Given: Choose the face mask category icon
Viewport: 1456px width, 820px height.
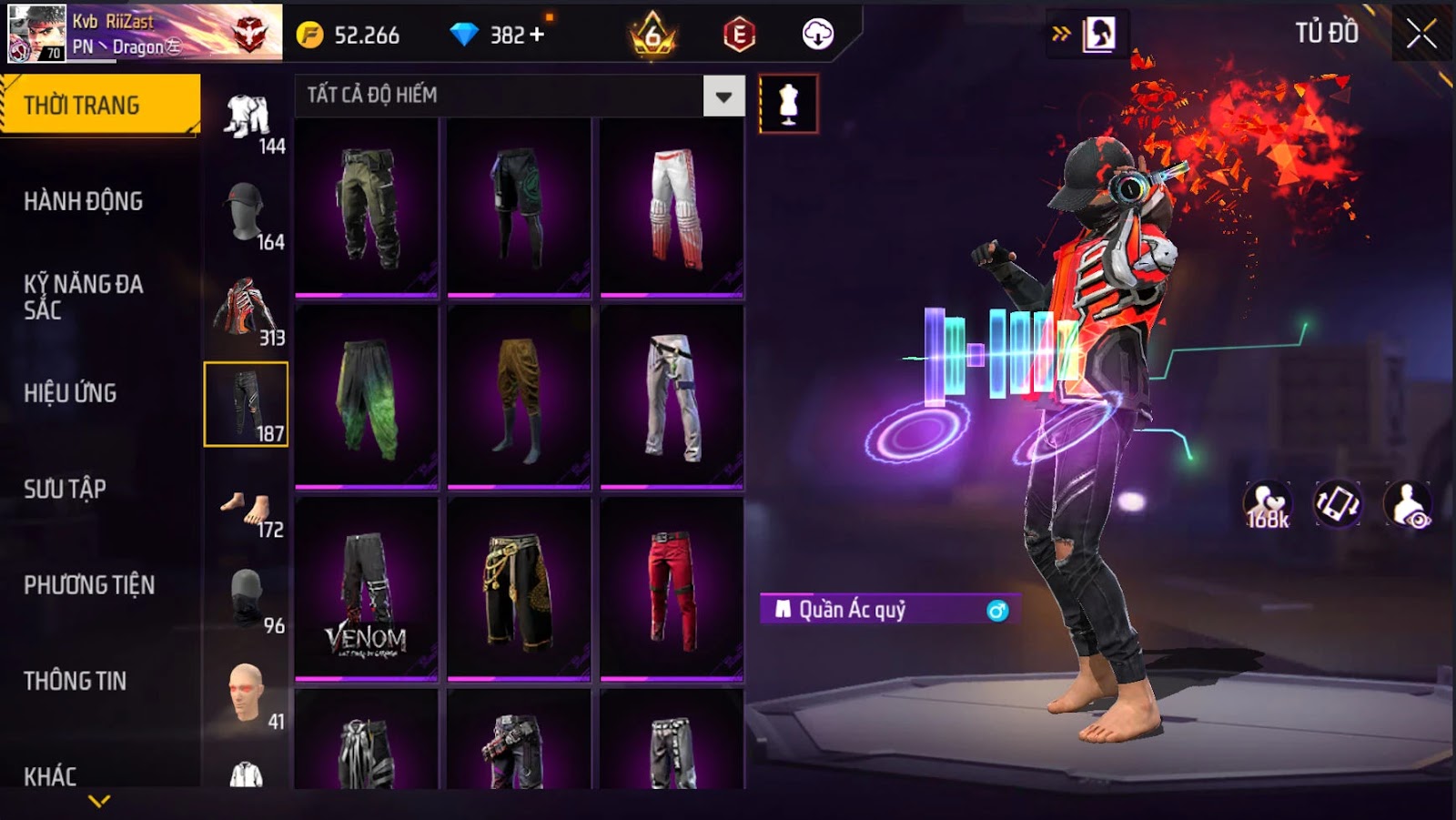Looking at the screenshot, I should coord(246,596).
